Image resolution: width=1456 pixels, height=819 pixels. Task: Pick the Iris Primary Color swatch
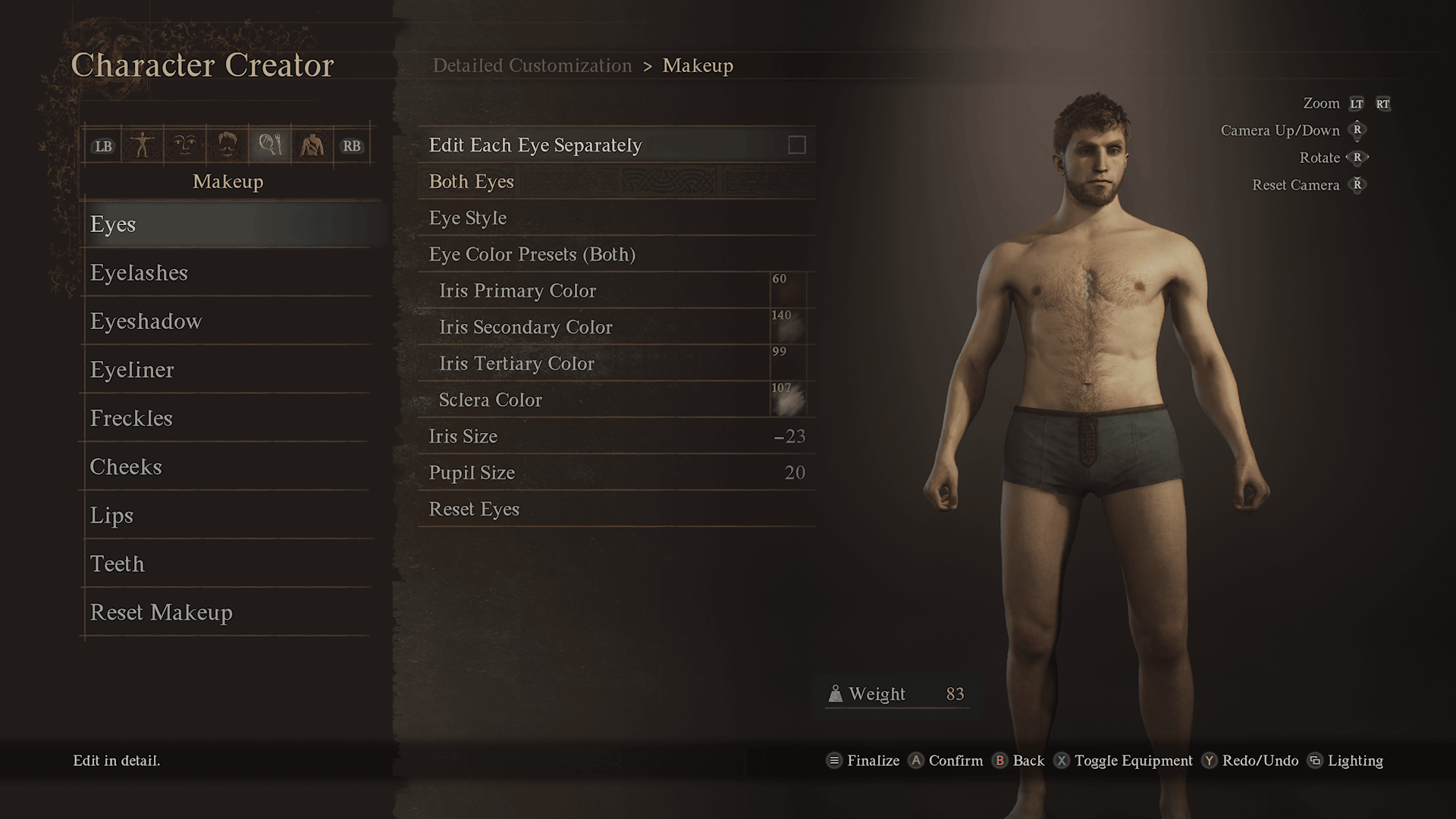click(788, 291)
